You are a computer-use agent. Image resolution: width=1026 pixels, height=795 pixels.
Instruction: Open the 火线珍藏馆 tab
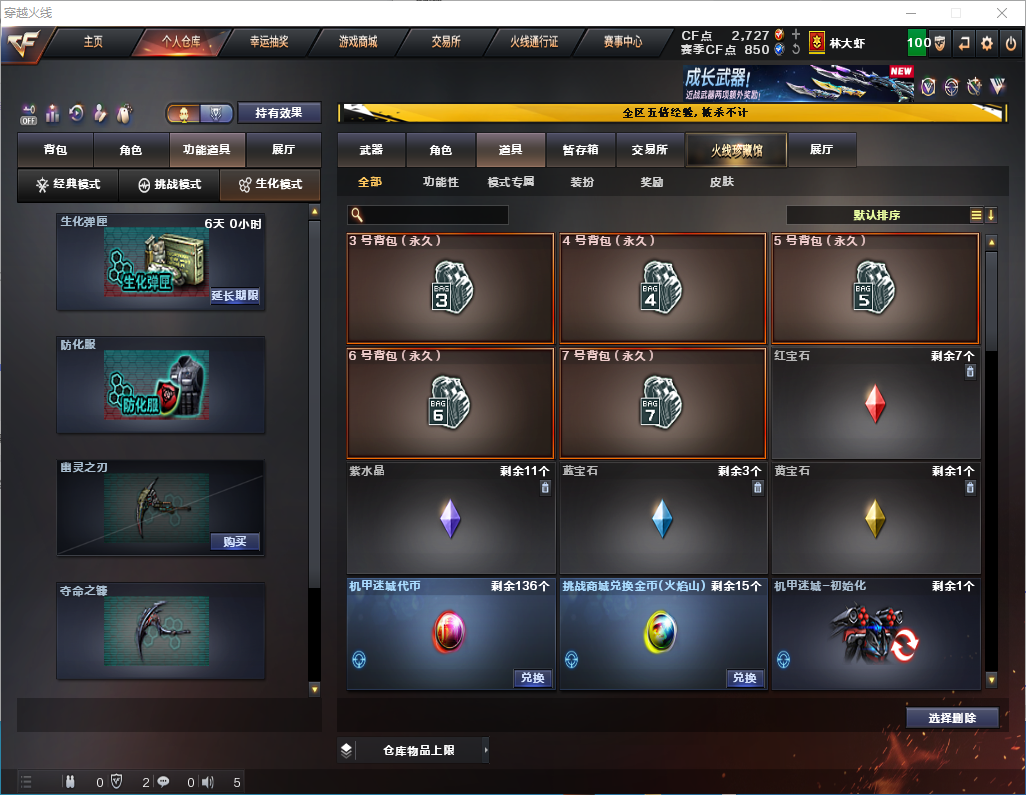[736, 150]
